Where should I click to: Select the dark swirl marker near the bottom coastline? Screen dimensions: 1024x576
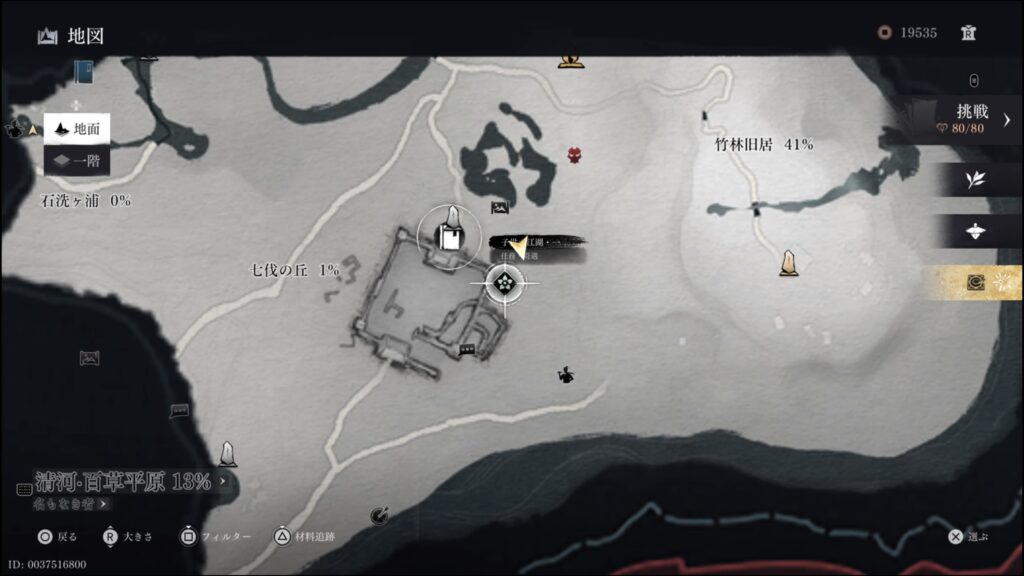379,515
